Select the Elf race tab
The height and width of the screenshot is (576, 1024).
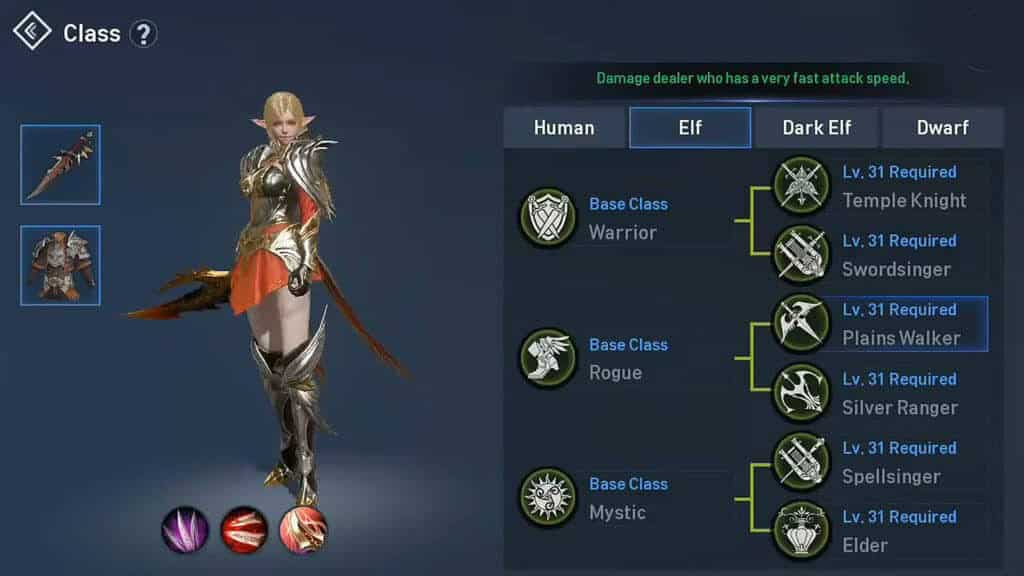(690, 128)
